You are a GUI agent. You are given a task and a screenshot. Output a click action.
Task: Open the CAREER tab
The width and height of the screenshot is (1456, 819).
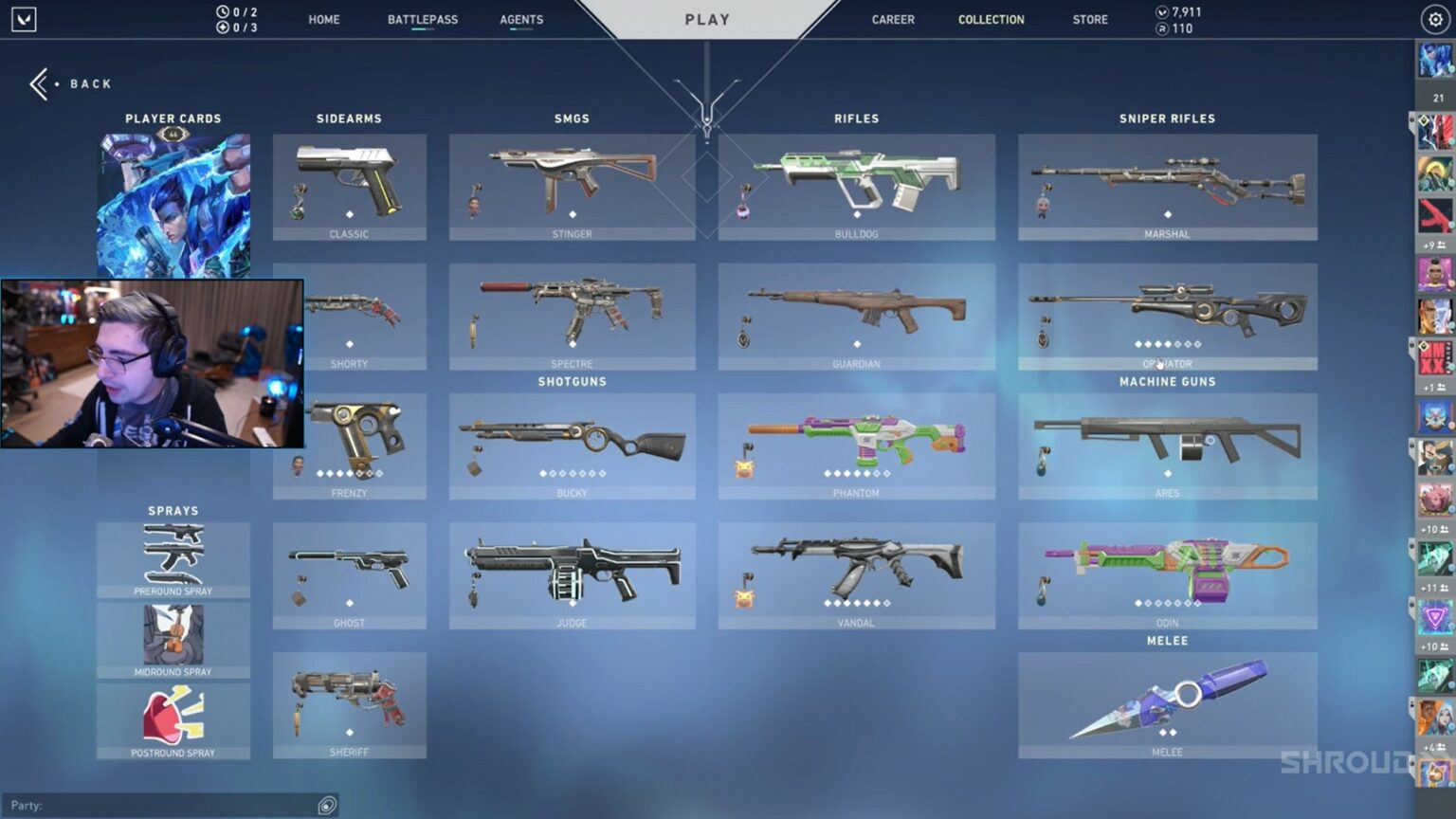point(892,19)
